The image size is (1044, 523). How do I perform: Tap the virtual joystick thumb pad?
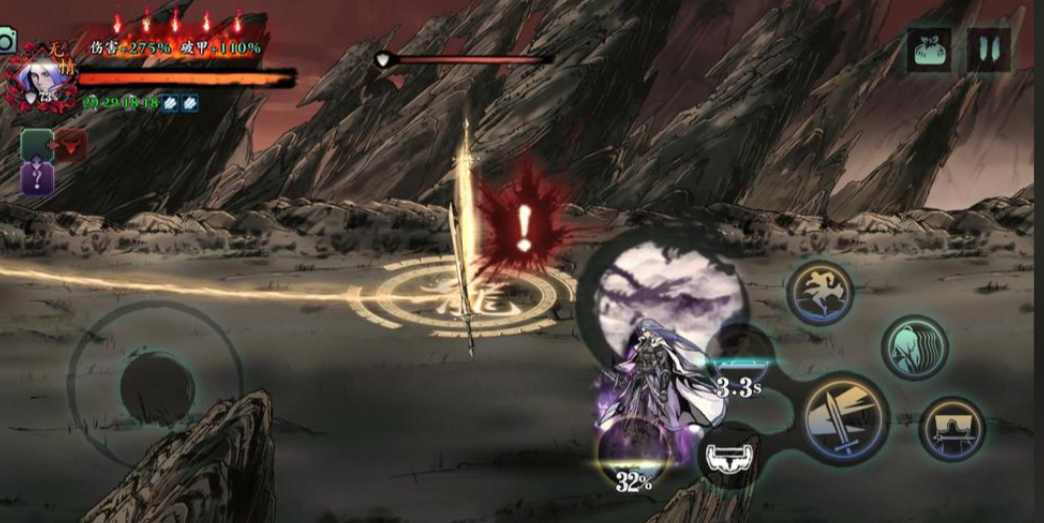(x=157, y=387)
